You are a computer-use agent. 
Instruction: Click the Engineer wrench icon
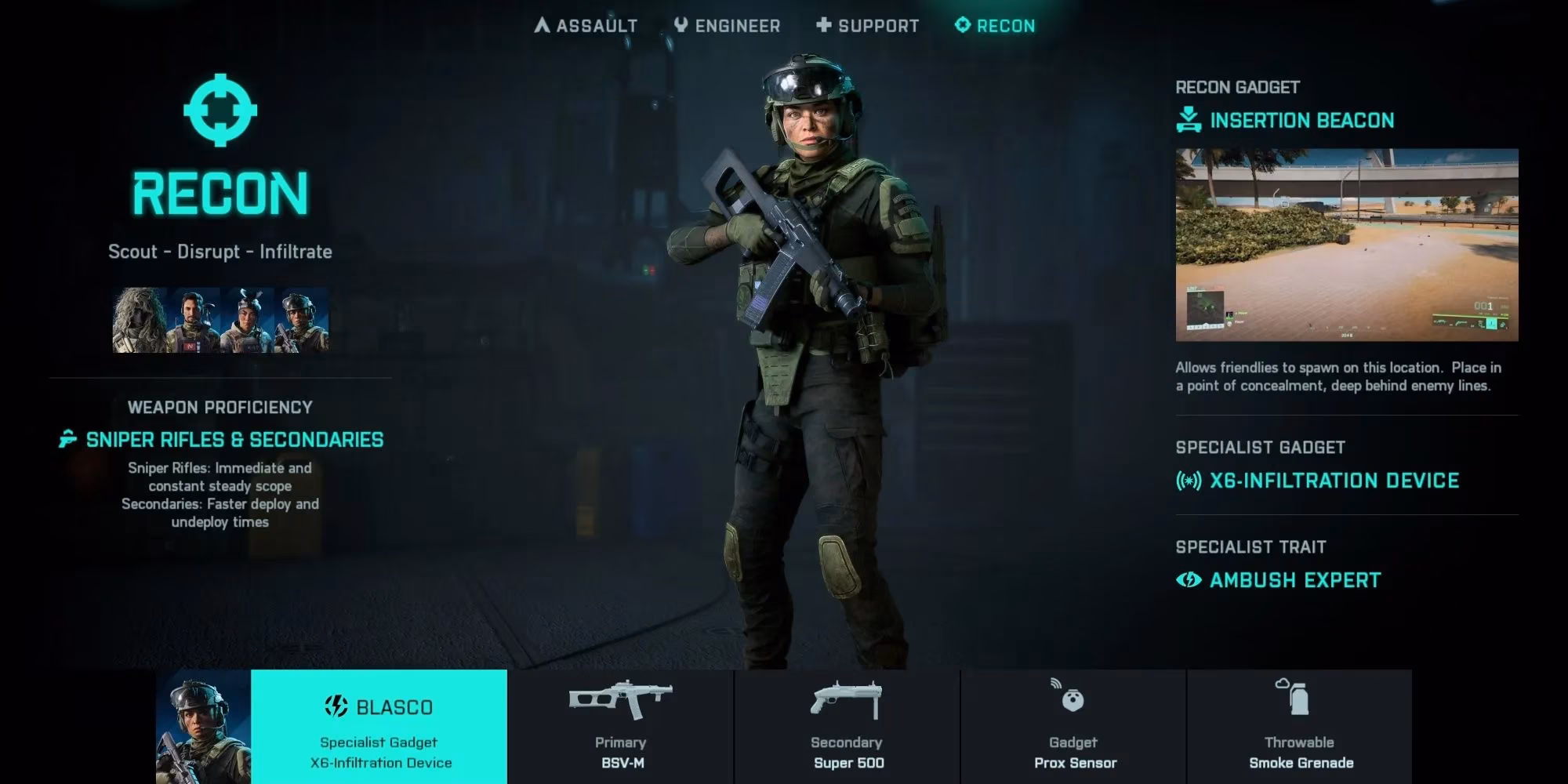click(681, 24)
